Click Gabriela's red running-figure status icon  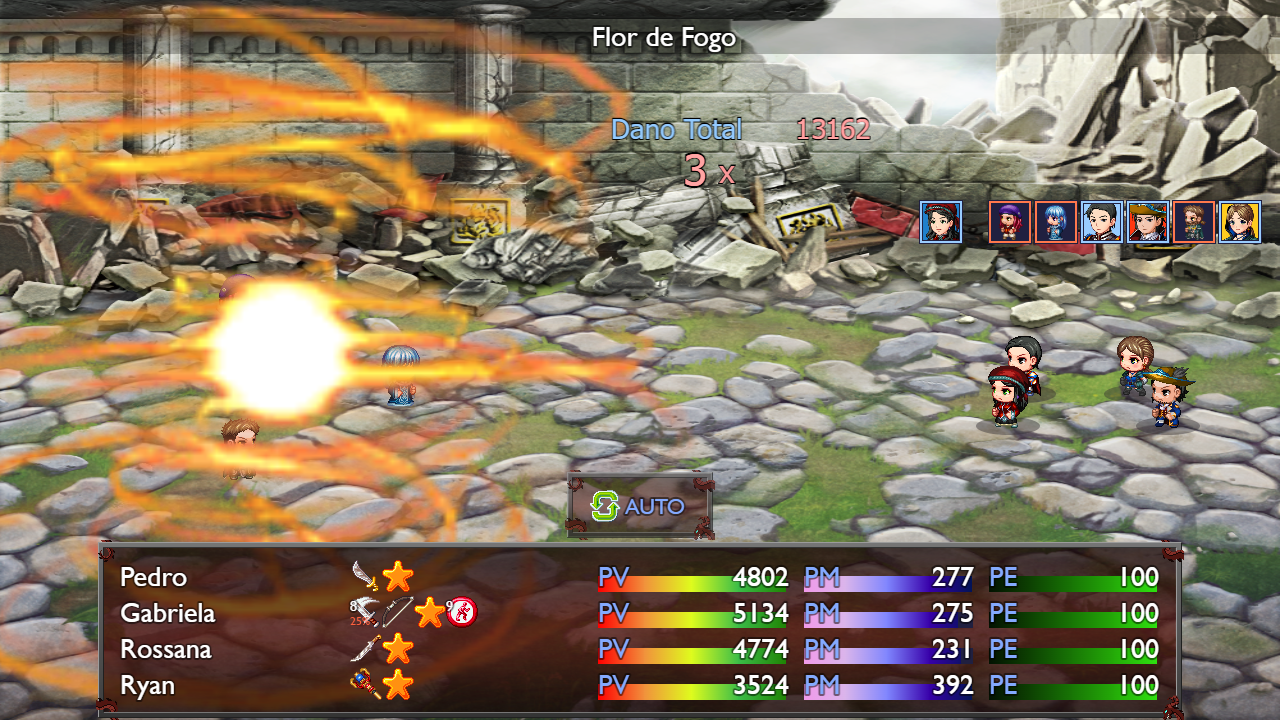click(x=461, y=612)
